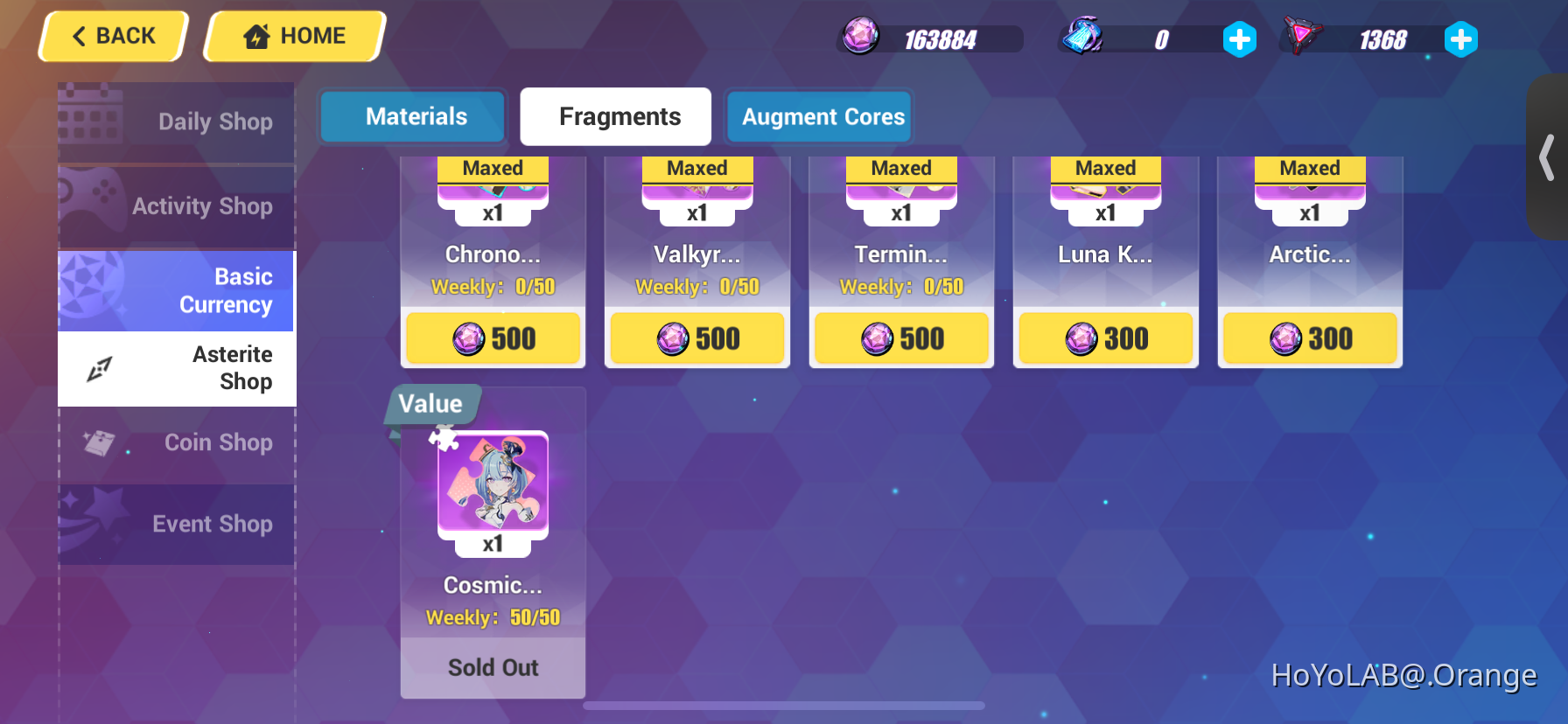Purchase the Chrono fragment for 500

click(x=493, y=338)
